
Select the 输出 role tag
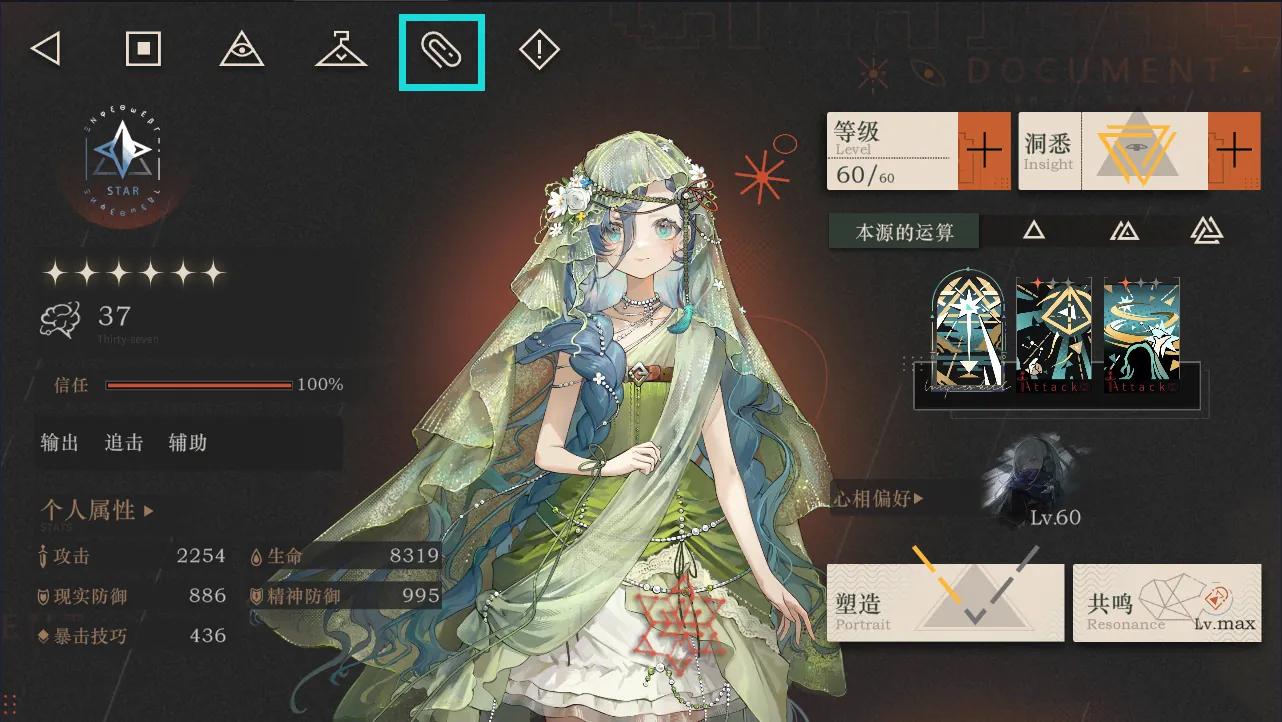[58, 443]
